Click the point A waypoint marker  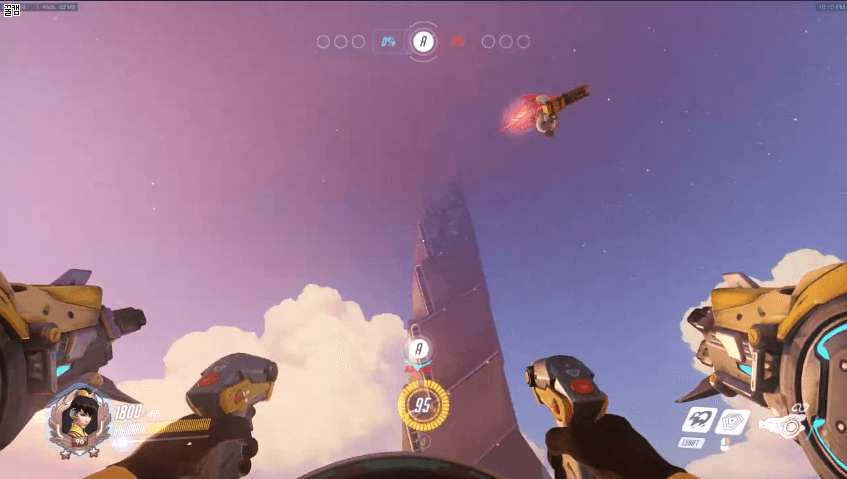[x=421, y=349]
